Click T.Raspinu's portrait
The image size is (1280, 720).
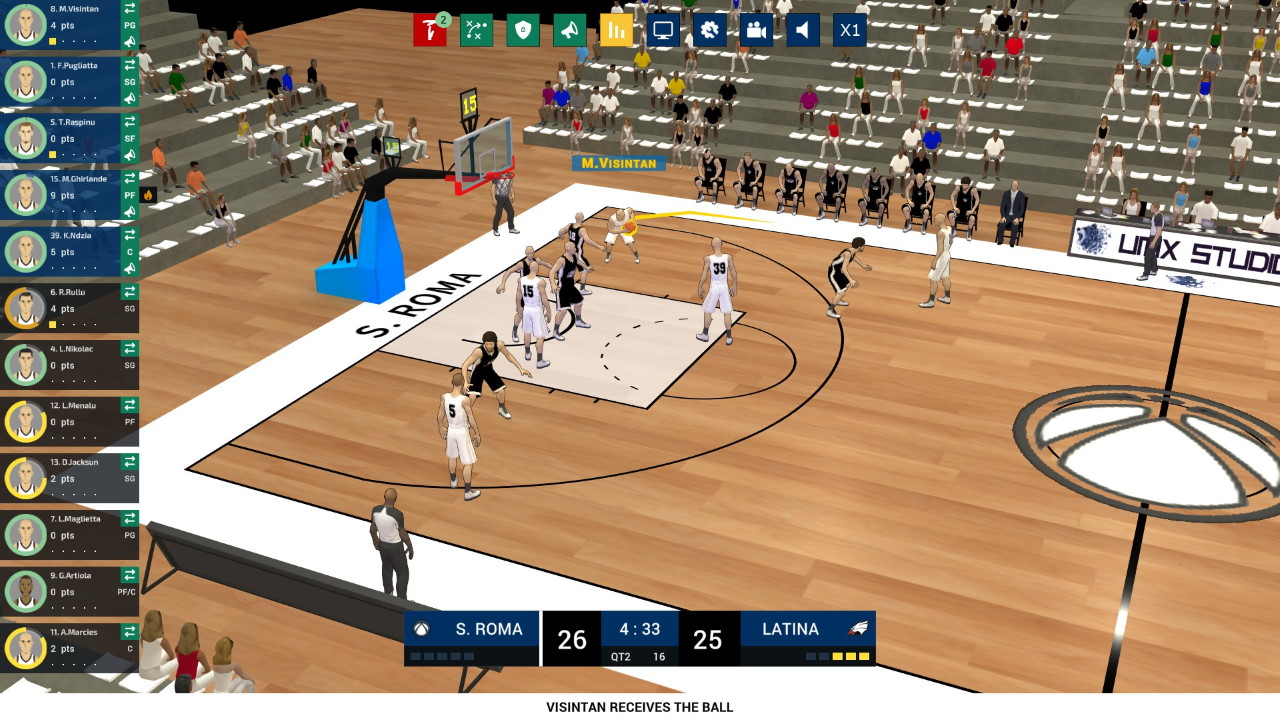24,139
